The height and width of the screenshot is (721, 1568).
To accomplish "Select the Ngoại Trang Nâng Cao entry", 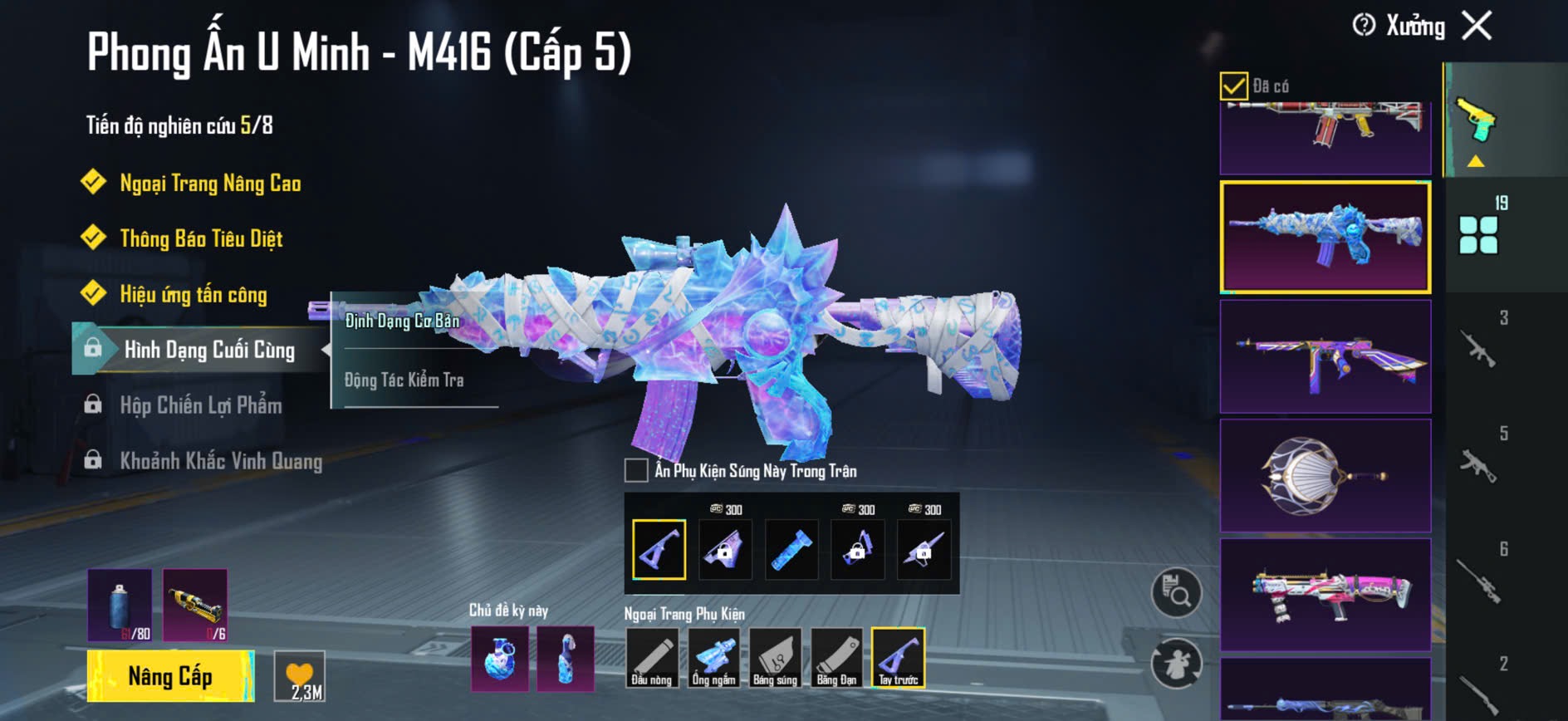I will pos(209,184).
